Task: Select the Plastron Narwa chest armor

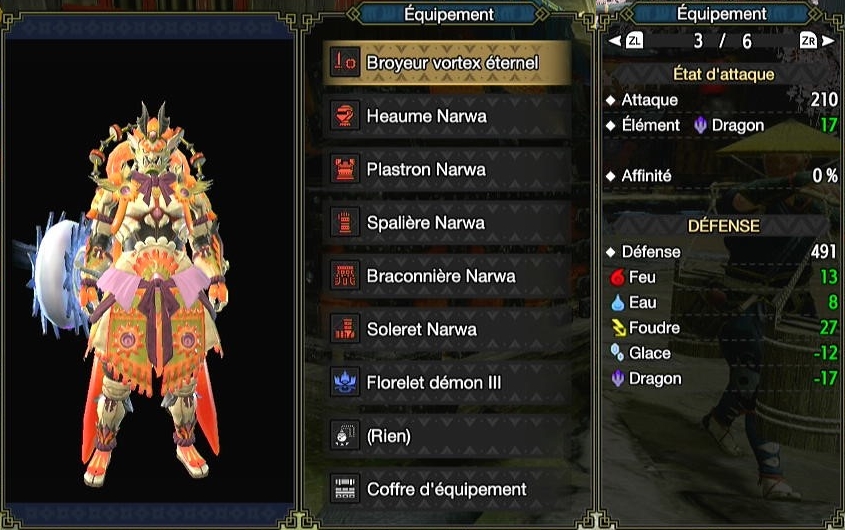Action: point(449,169)
